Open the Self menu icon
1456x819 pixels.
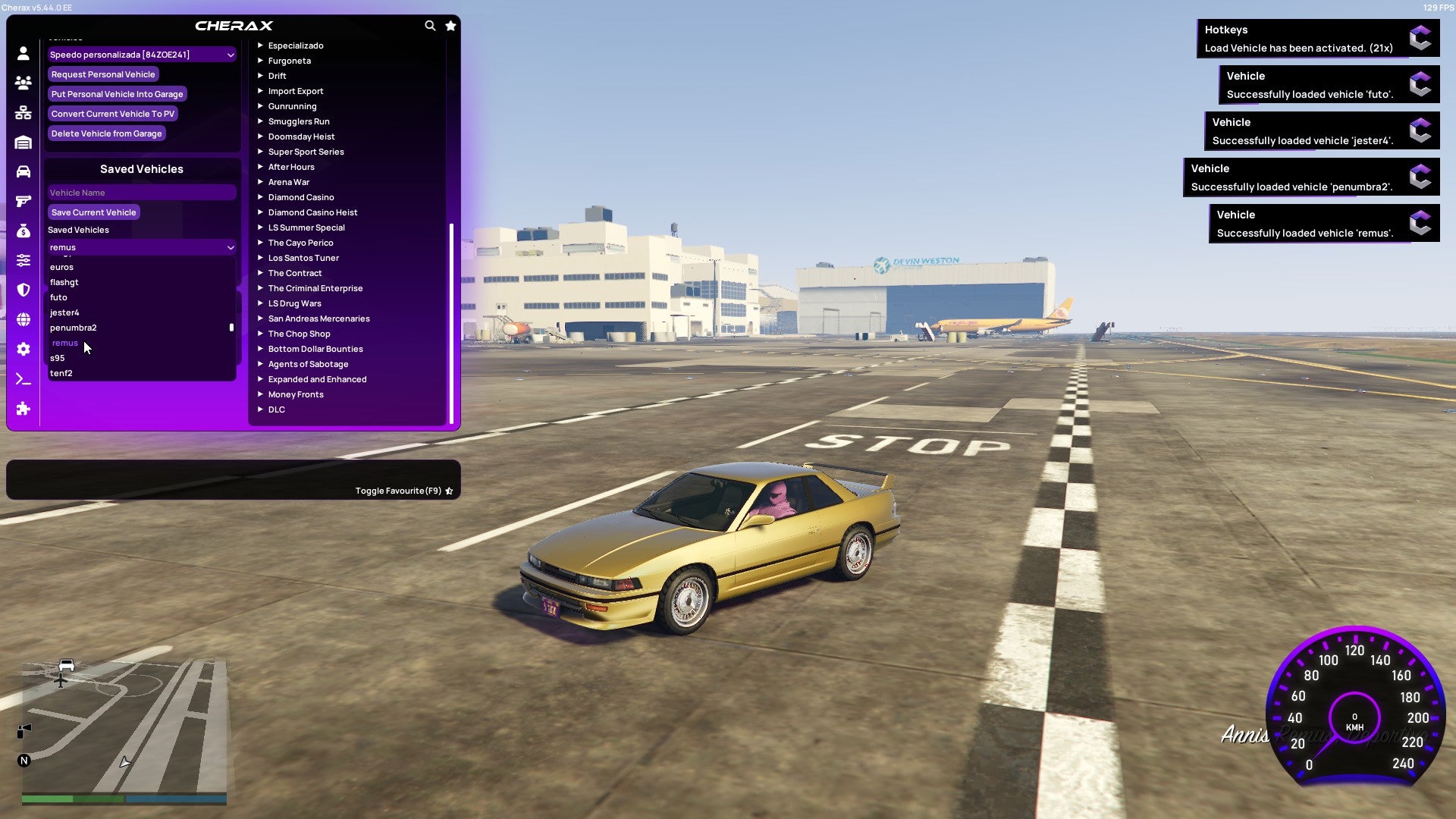23,53
